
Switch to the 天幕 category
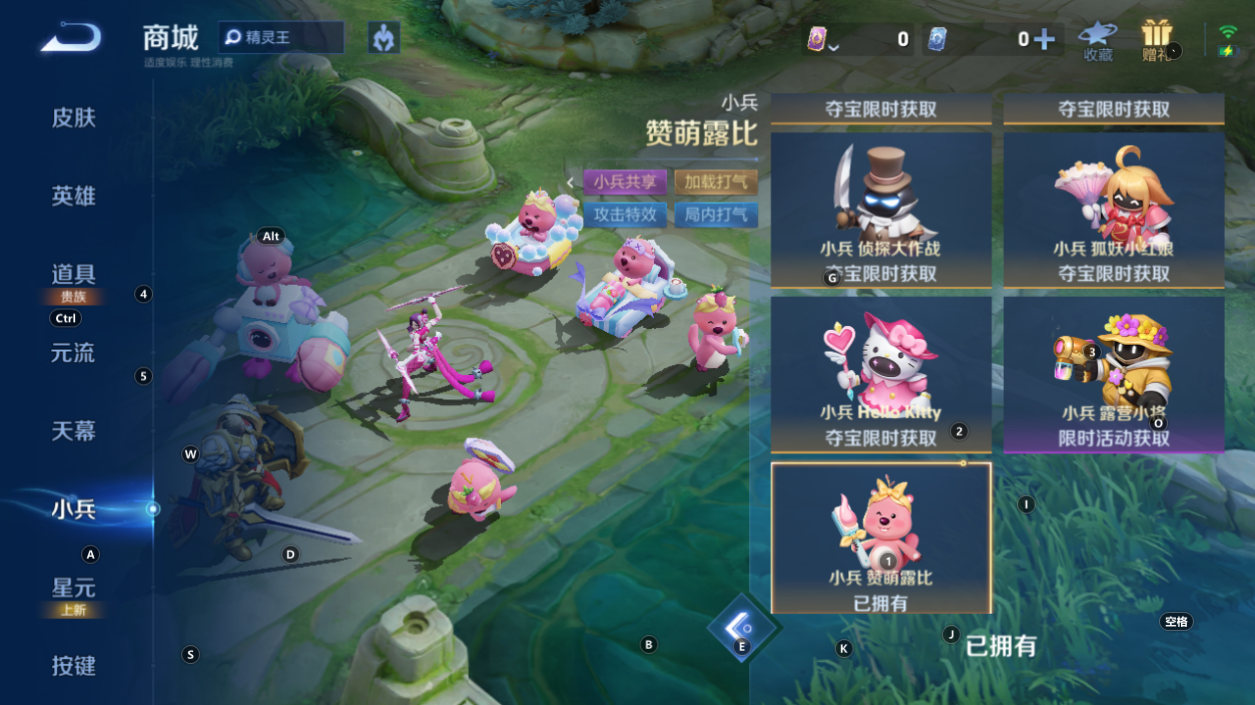(x=74, y=431)
